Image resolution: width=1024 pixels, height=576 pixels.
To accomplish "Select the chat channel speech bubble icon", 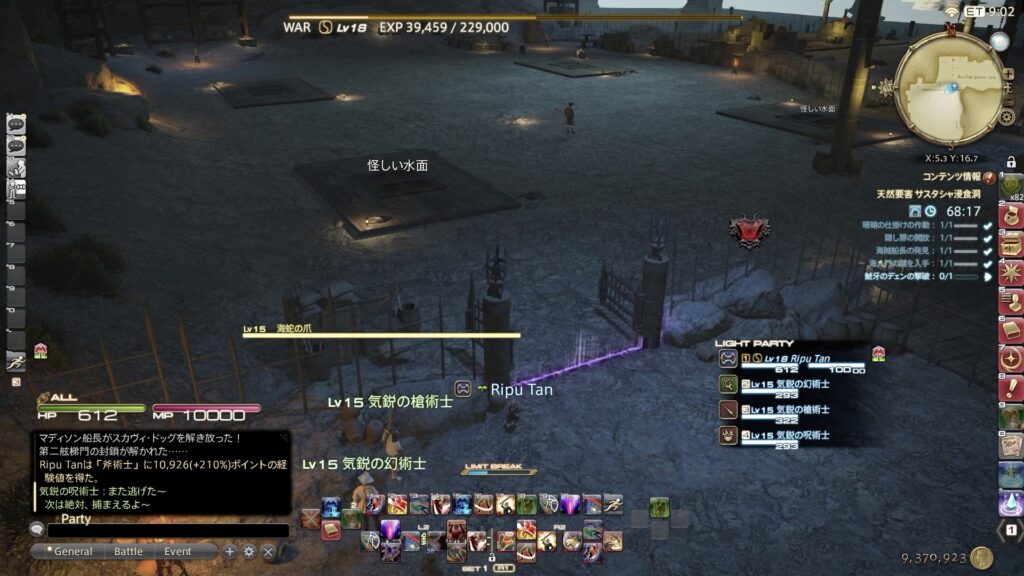I will pyautogui.click(x=37, y=529).
